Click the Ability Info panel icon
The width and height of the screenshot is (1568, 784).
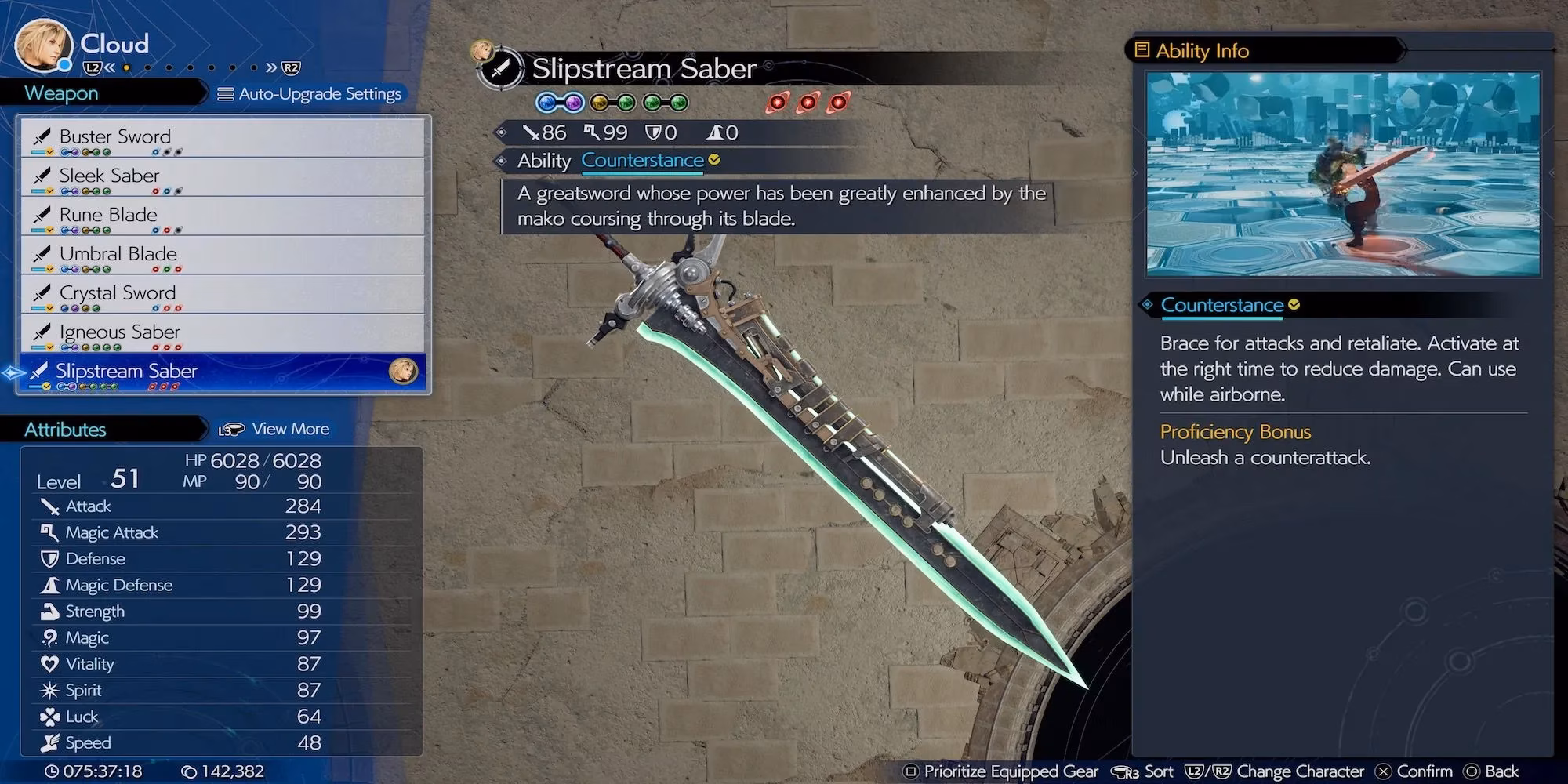(x=1142, y=49)
